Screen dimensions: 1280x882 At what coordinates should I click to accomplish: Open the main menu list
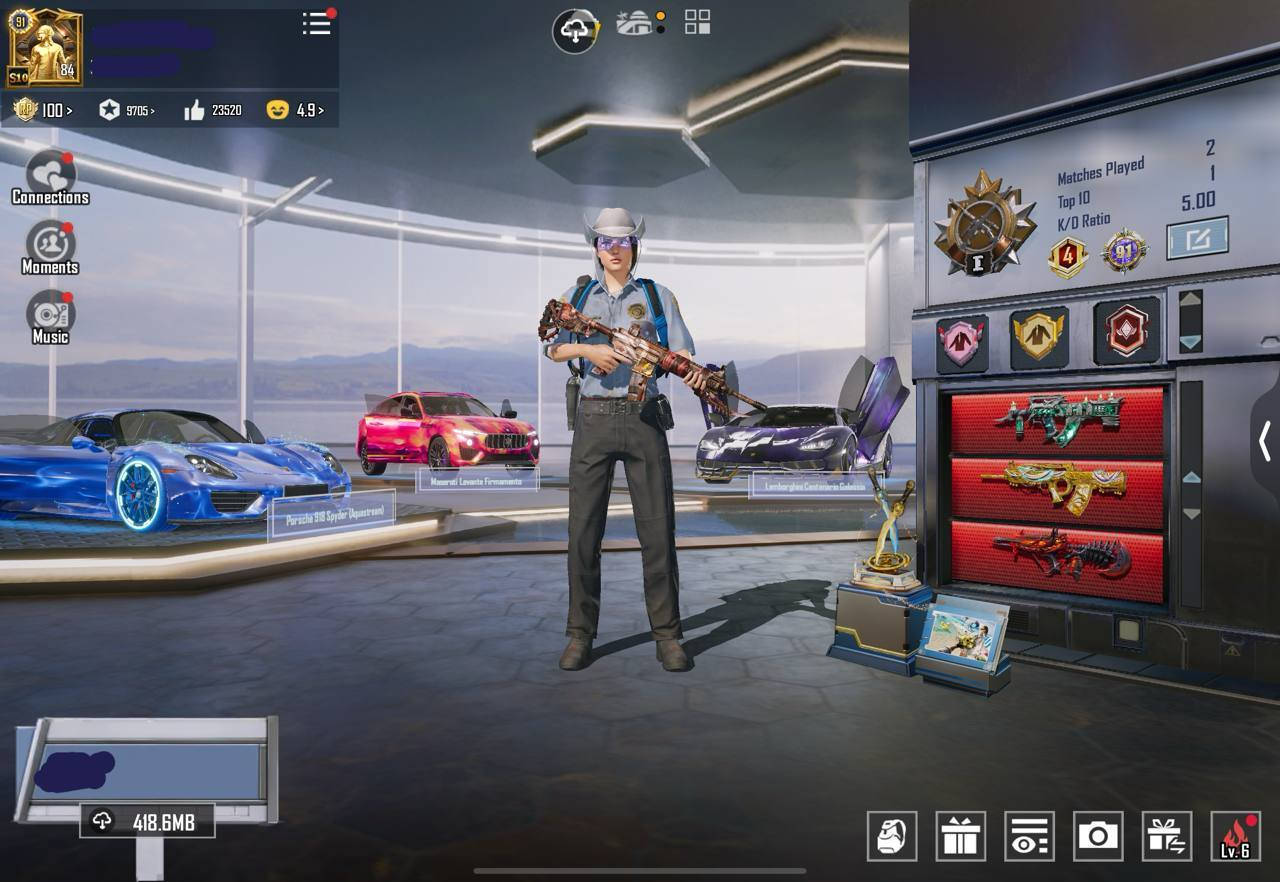click(x=315, y=25)
